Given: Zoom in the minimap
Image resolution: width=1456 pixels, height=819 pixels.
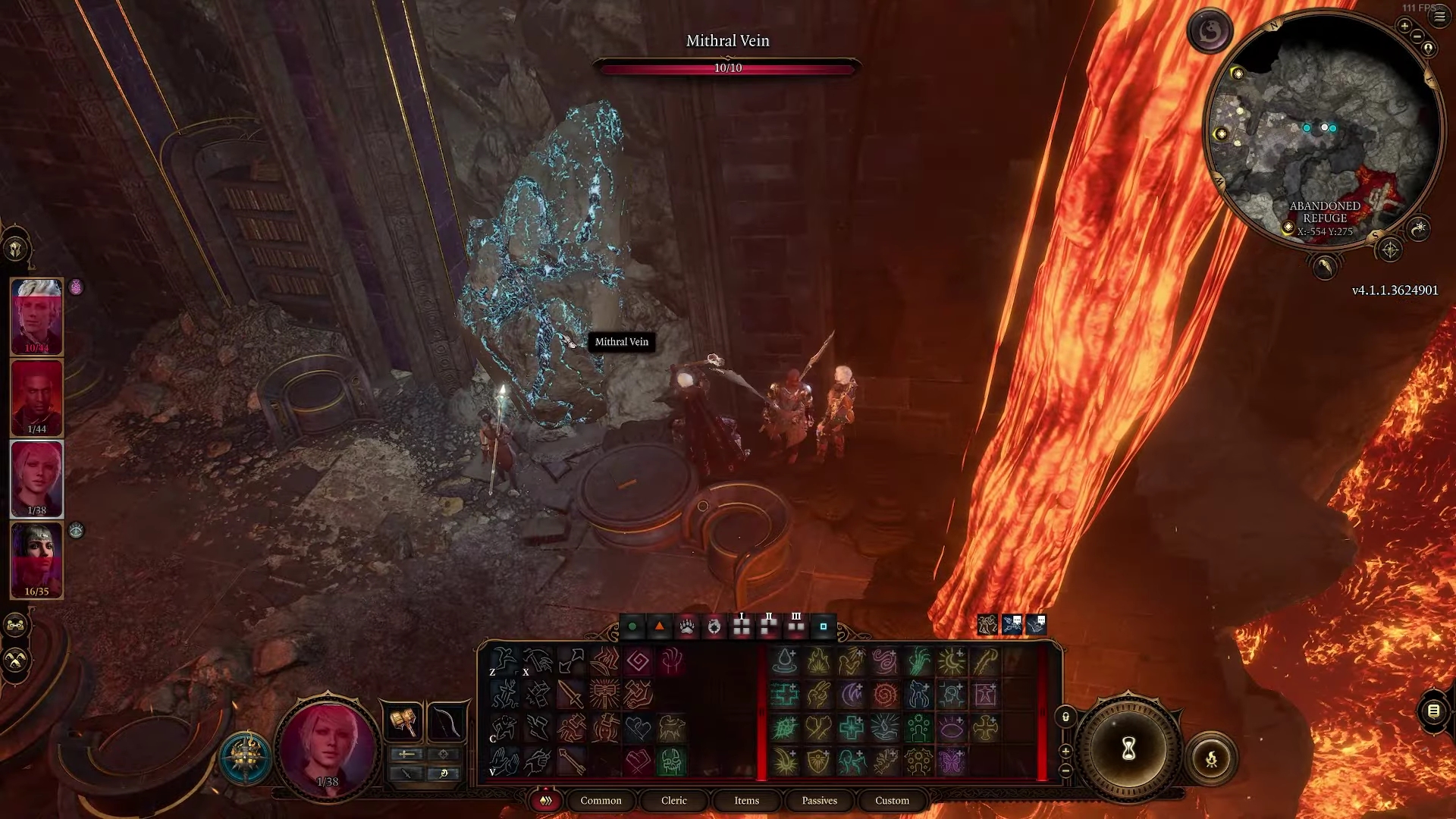Looking at the screenshot, I should (x=1404, y=27).
